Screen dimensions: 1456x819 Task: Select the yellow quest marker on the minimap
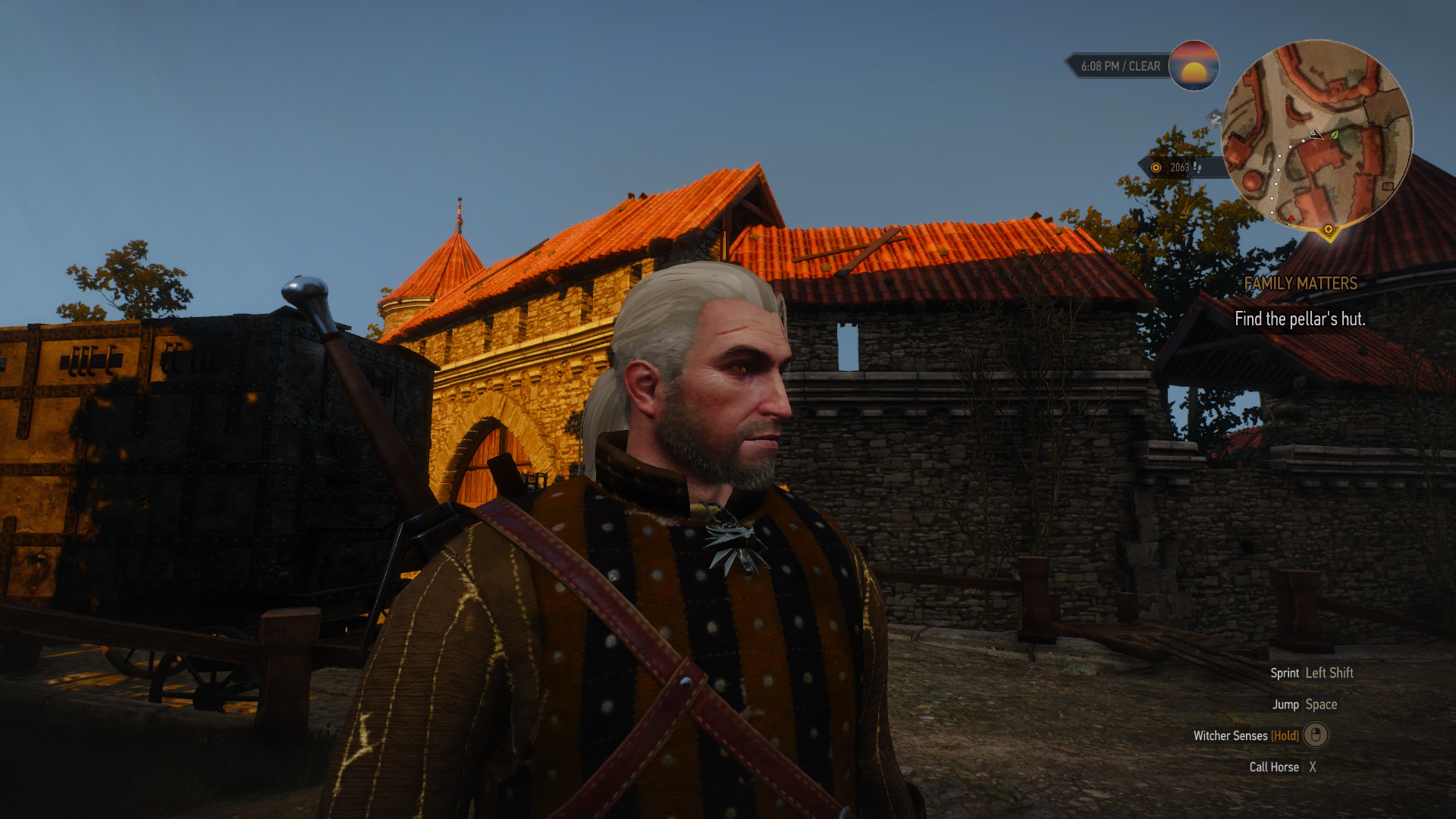[1328, 229]
